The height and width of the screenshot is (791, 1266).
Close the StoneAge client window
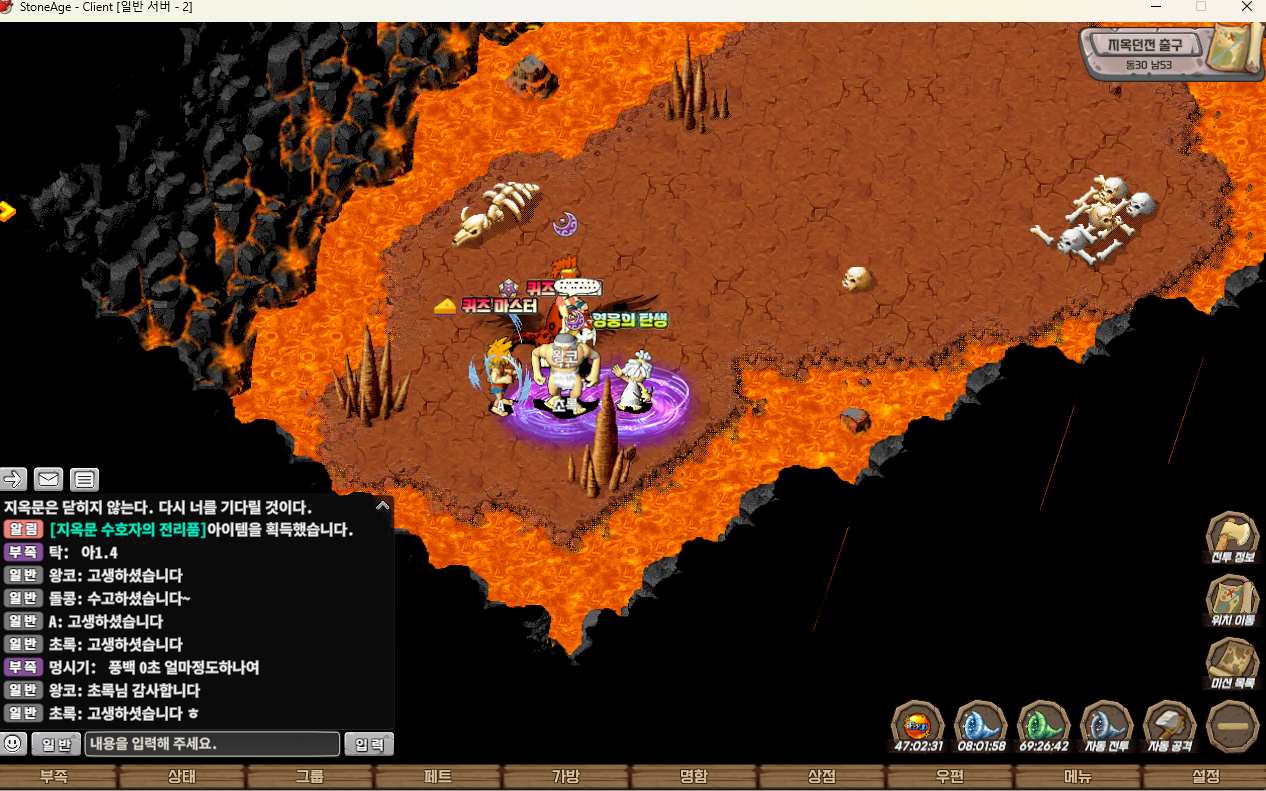1246,7
